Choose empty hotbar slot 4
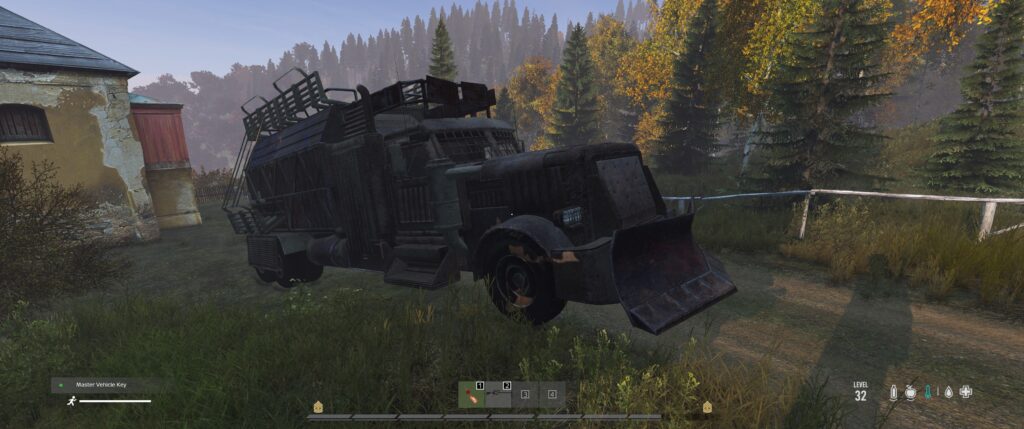Image resolution: width=1024 pixels, height=429 pixels. (552, 394)
